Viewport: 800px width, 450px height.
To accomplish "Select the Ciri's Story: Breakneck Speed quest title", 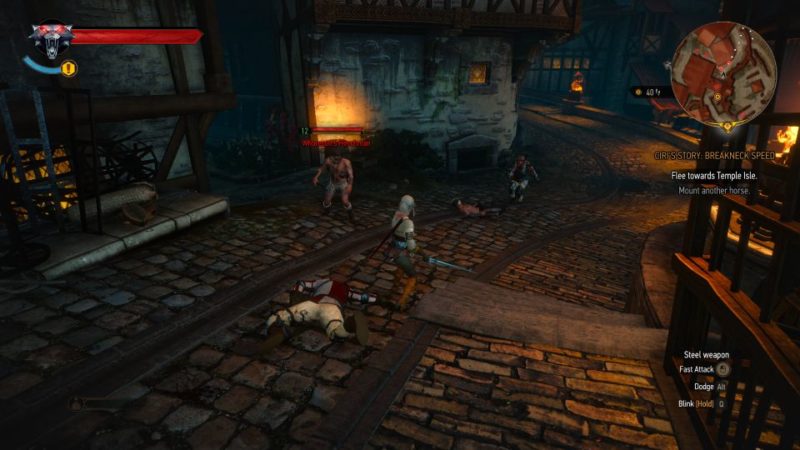I will pyautogui.click(x=713, y=156).
